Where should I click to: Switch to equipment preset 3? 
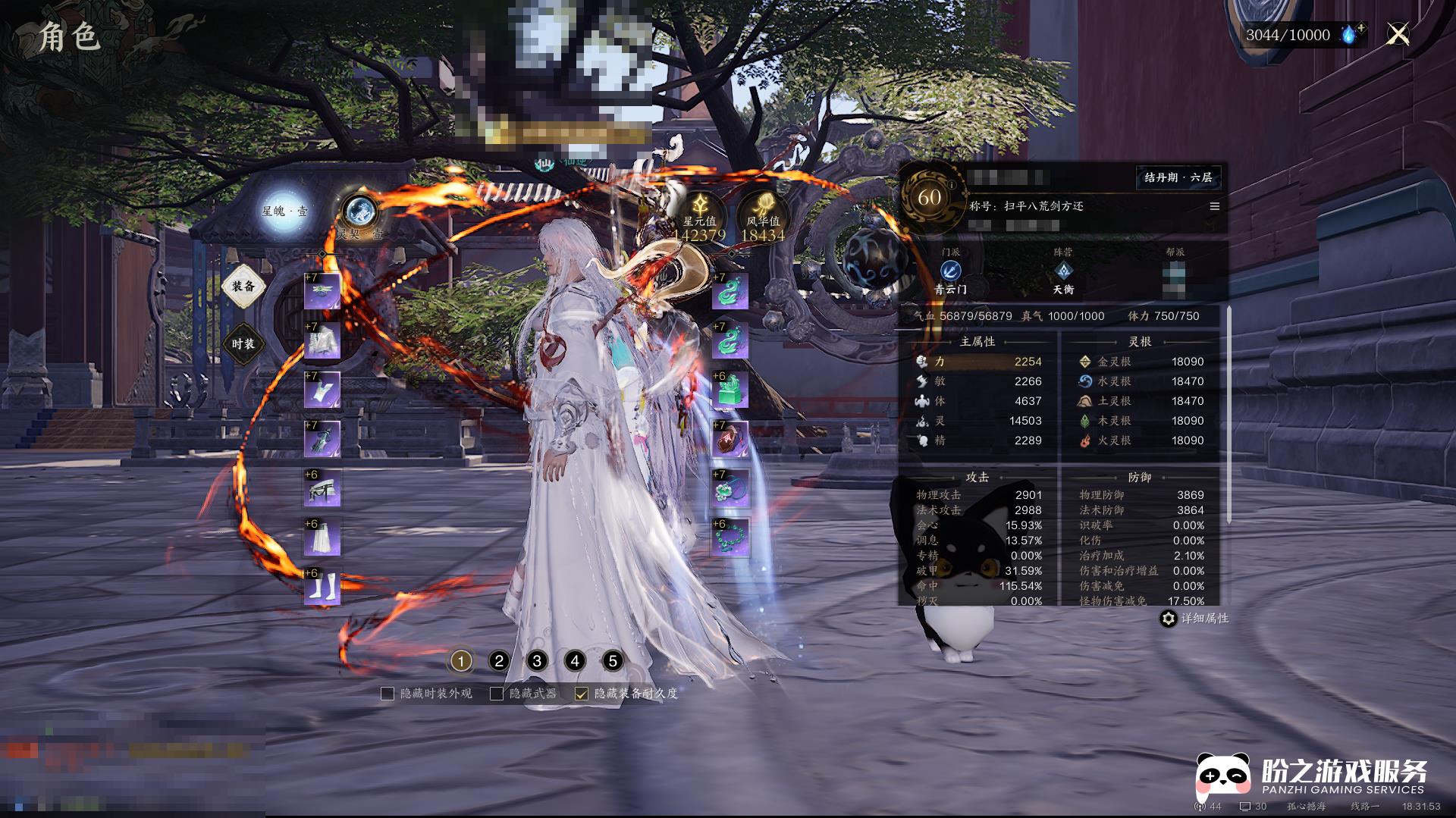pos(537,661)
